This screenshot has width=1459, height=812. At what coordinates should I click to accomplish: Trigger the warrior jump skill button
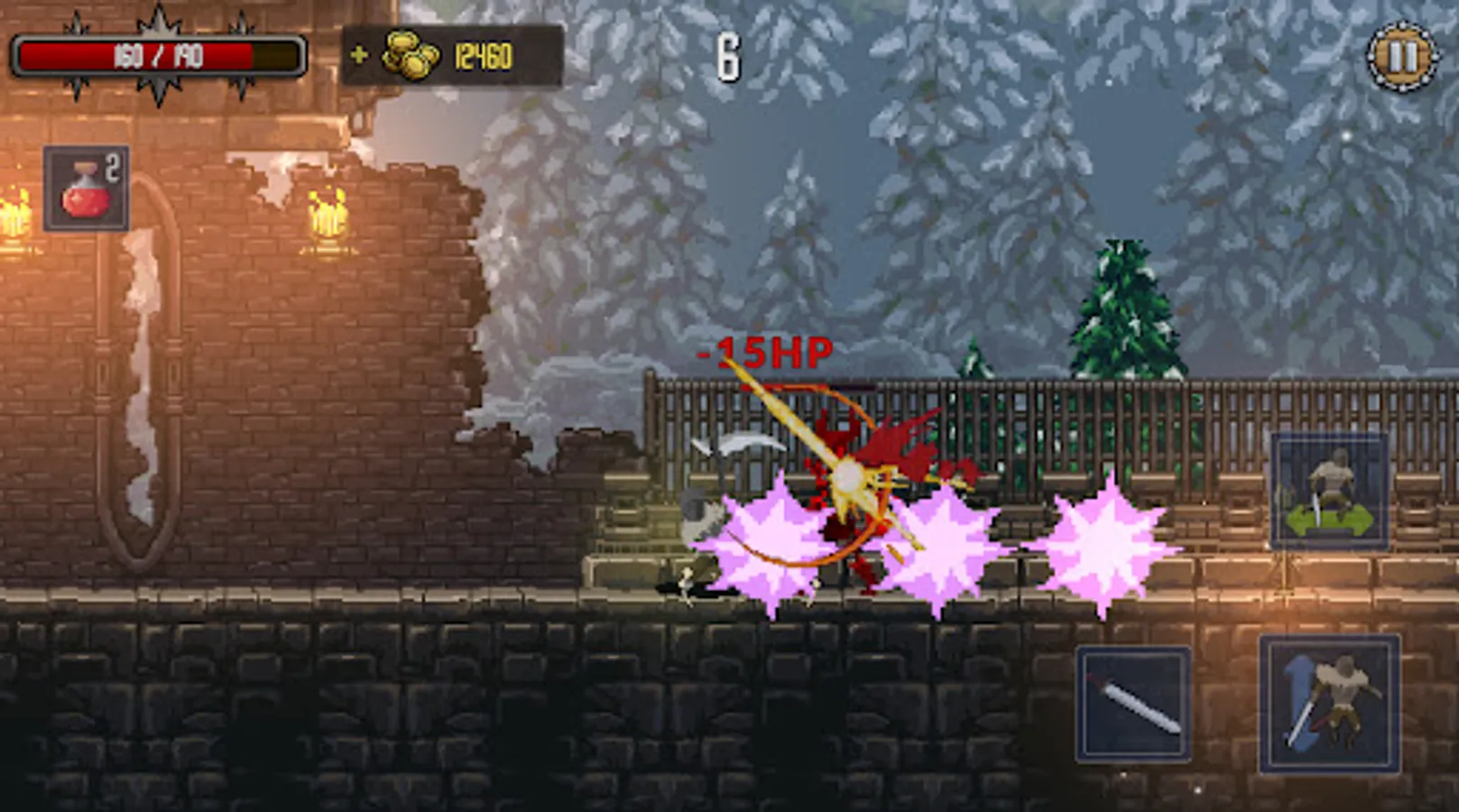coord(1330,705)
